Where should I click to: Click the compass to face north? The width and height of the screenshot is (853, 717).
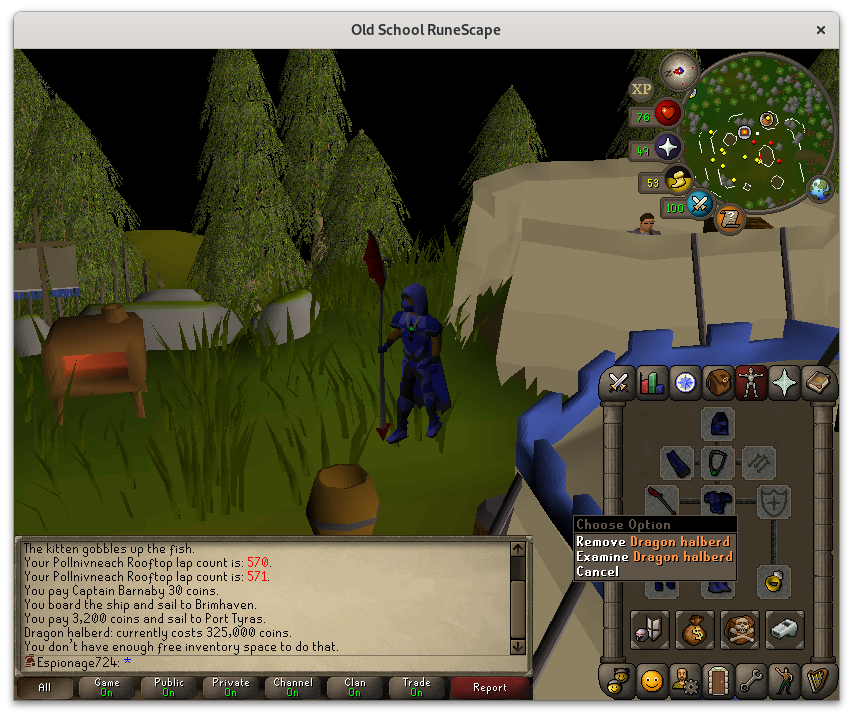tap(679, 70)
